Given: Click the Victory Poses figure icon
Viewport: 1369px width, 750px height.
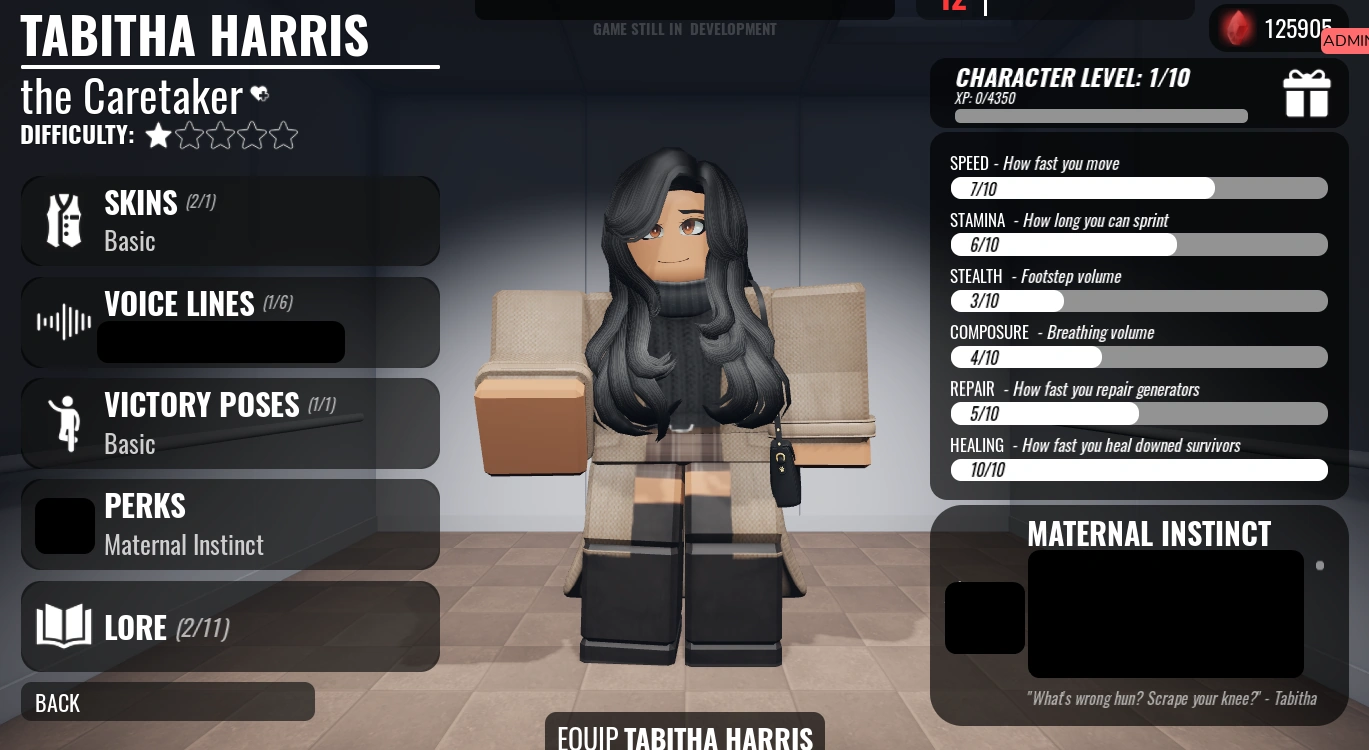Looking at the screenshot, I should point(64,422).
